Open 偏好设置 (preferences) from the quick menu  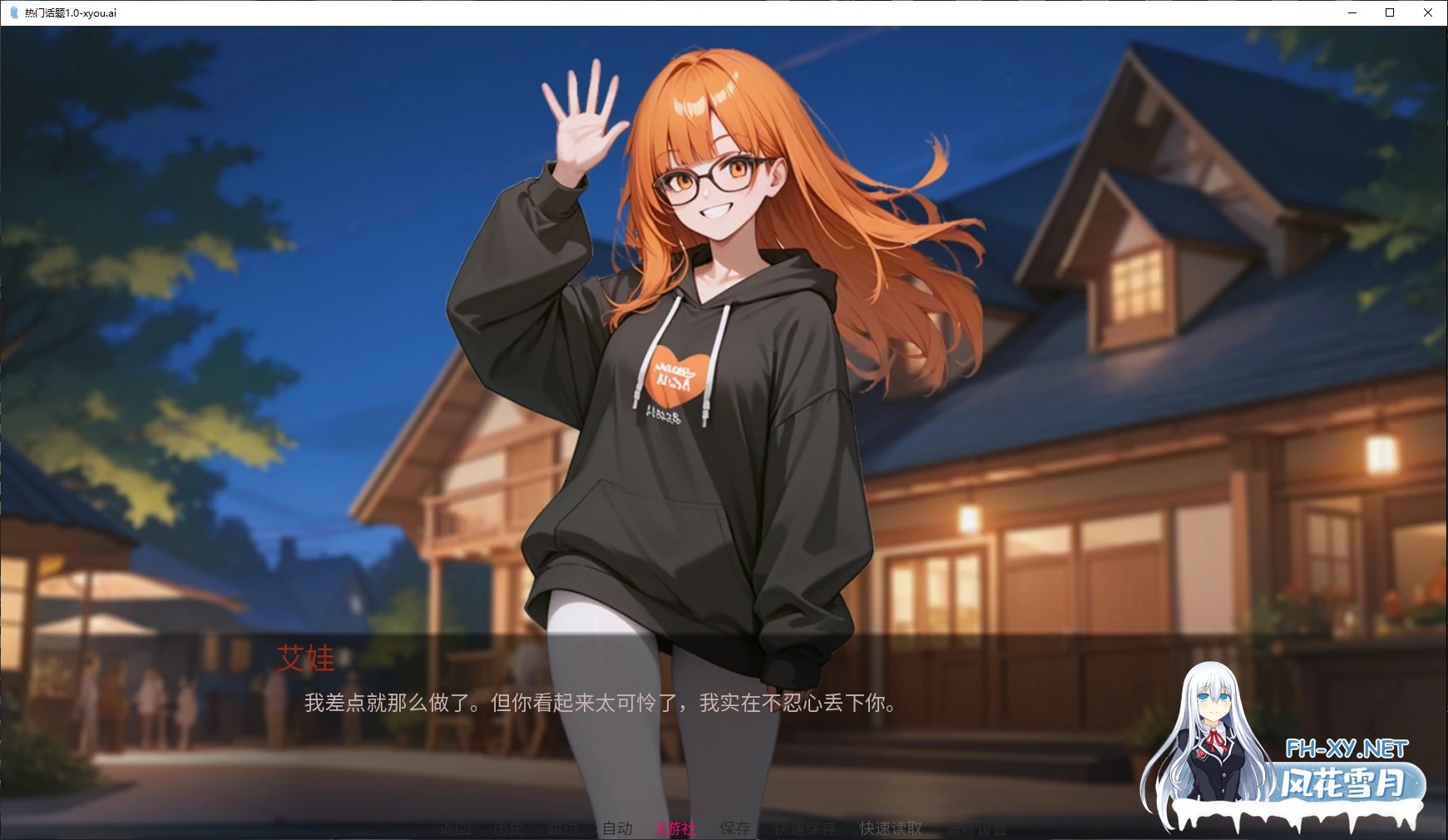click(975, 828)
